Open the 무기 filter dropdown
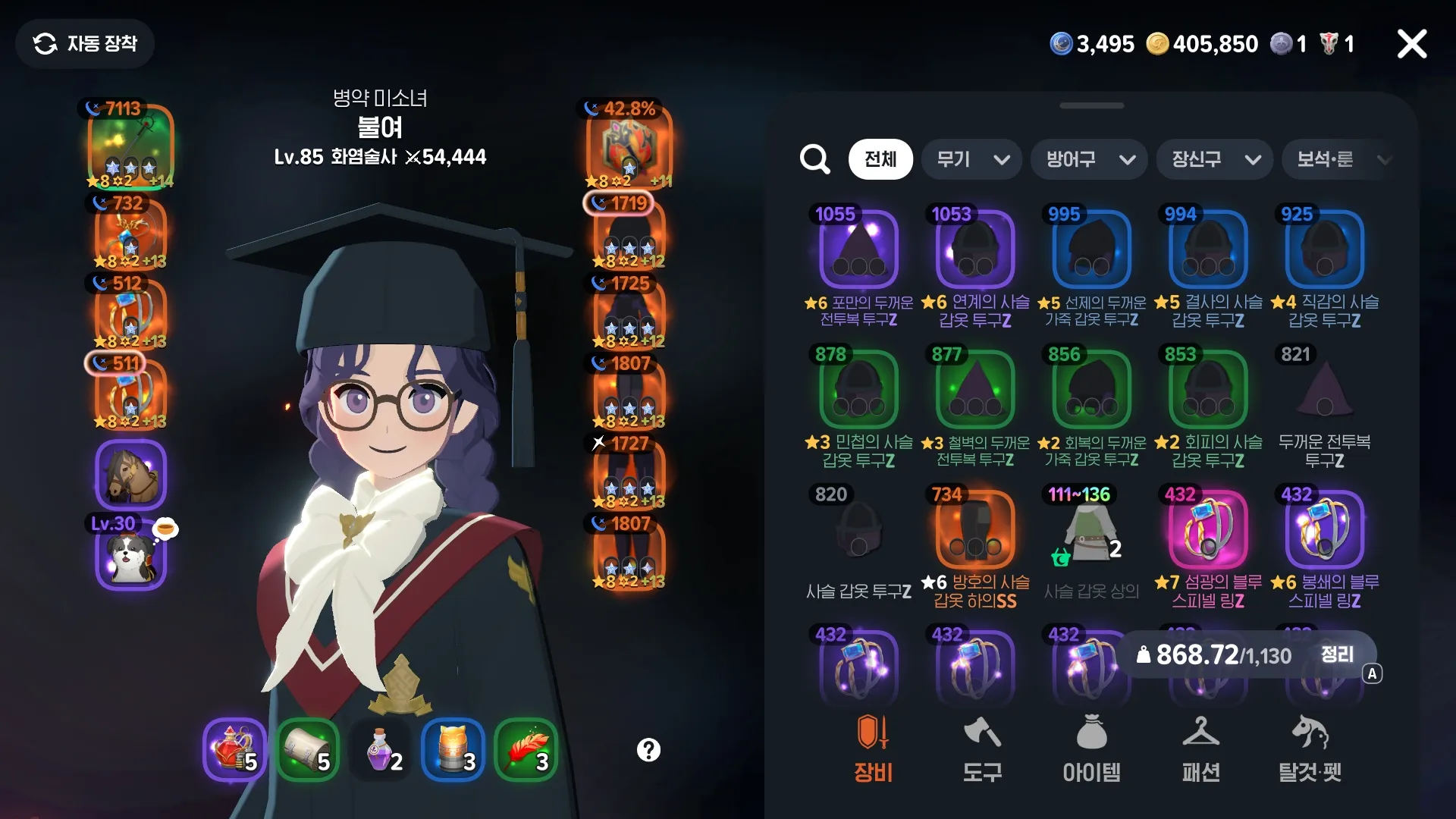This screenshot has height=819, width=1456. point(972,159)
